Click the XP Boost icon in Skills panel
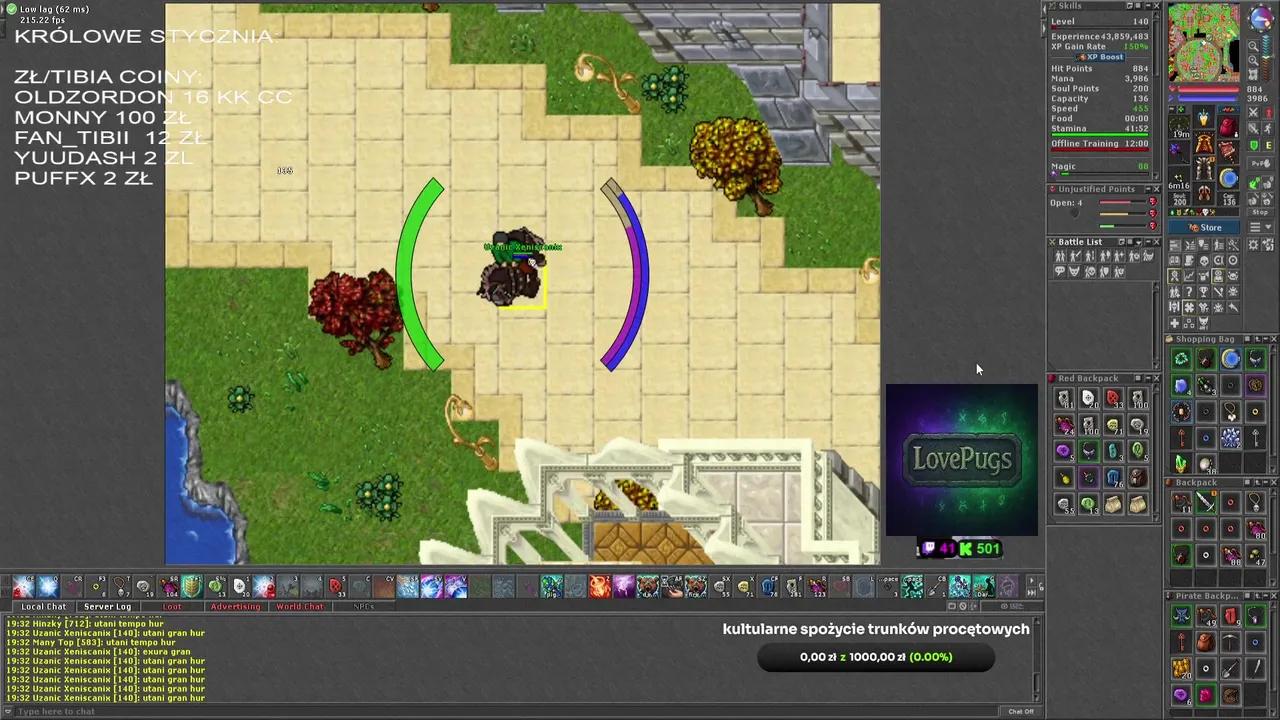 [x=1100, y=57]
